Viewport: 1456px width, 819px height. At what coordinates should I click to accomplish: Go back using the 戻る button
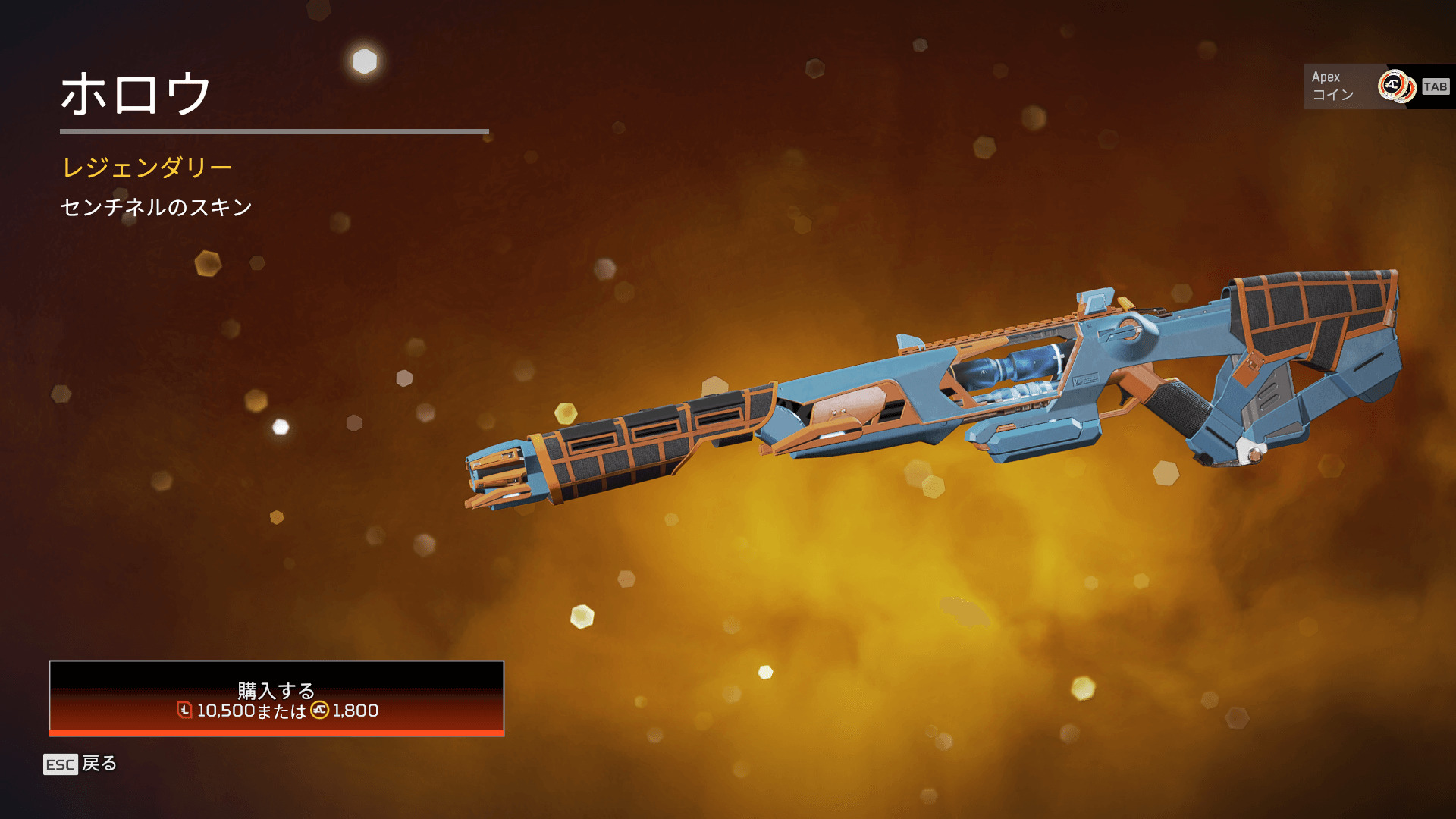coord(80,764)
